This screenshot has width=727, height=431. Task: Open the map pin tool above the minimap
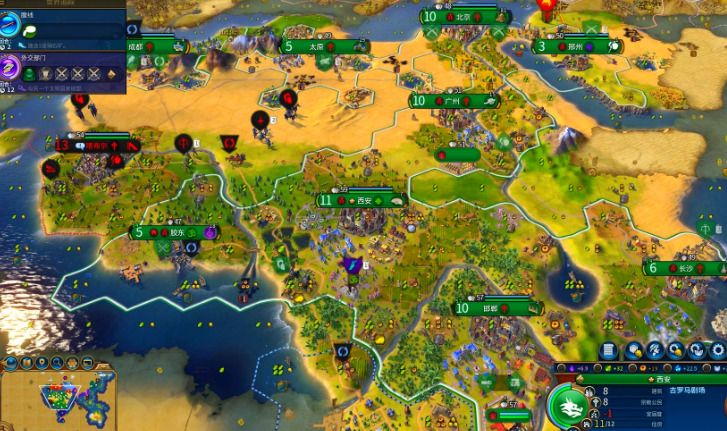(42, 362)
